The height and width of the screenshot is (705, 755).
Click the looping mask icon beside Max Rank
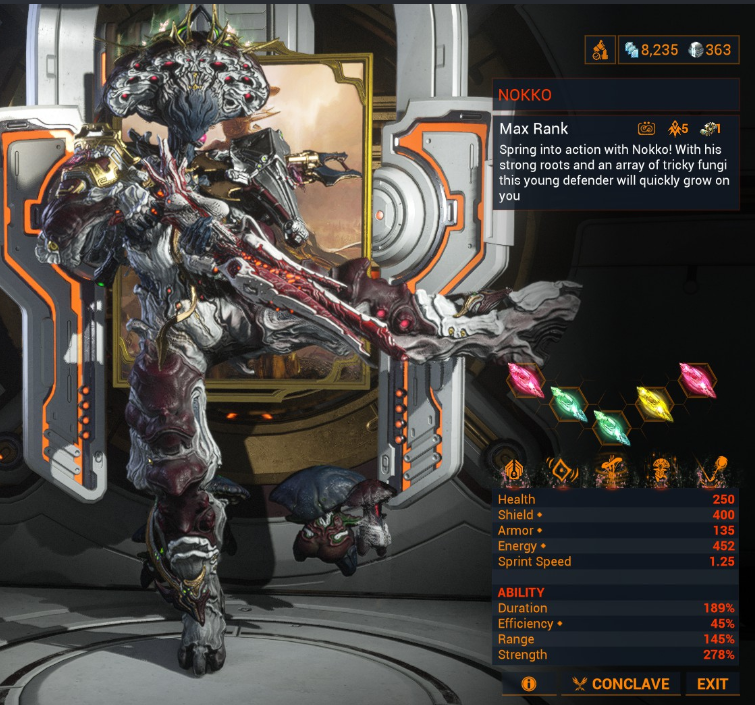point(648,129)
